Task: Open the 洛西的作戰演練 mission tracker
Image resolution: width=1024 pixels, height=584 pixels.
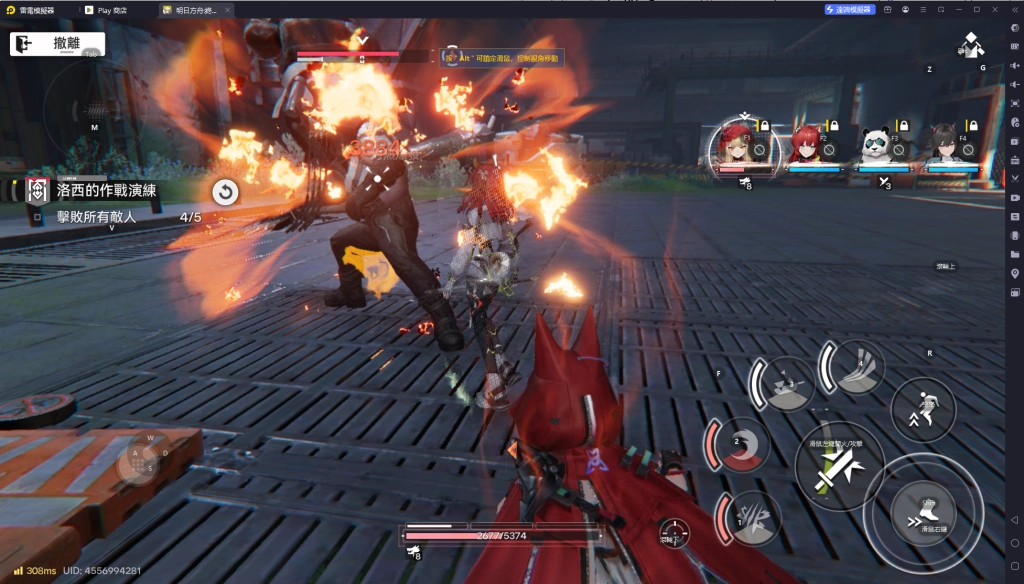Action: point(106,190)
